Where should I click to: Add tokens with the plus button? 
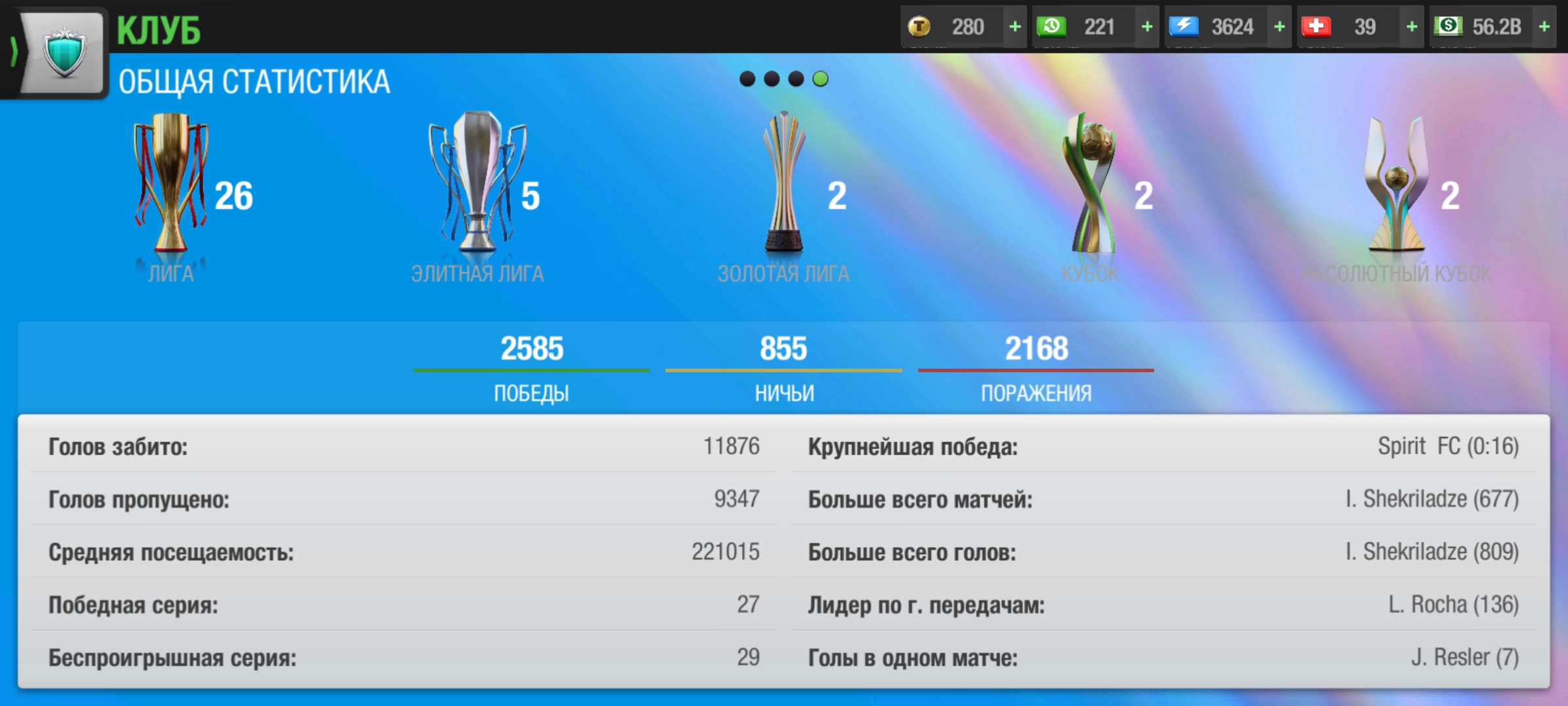click(1014, 27)
